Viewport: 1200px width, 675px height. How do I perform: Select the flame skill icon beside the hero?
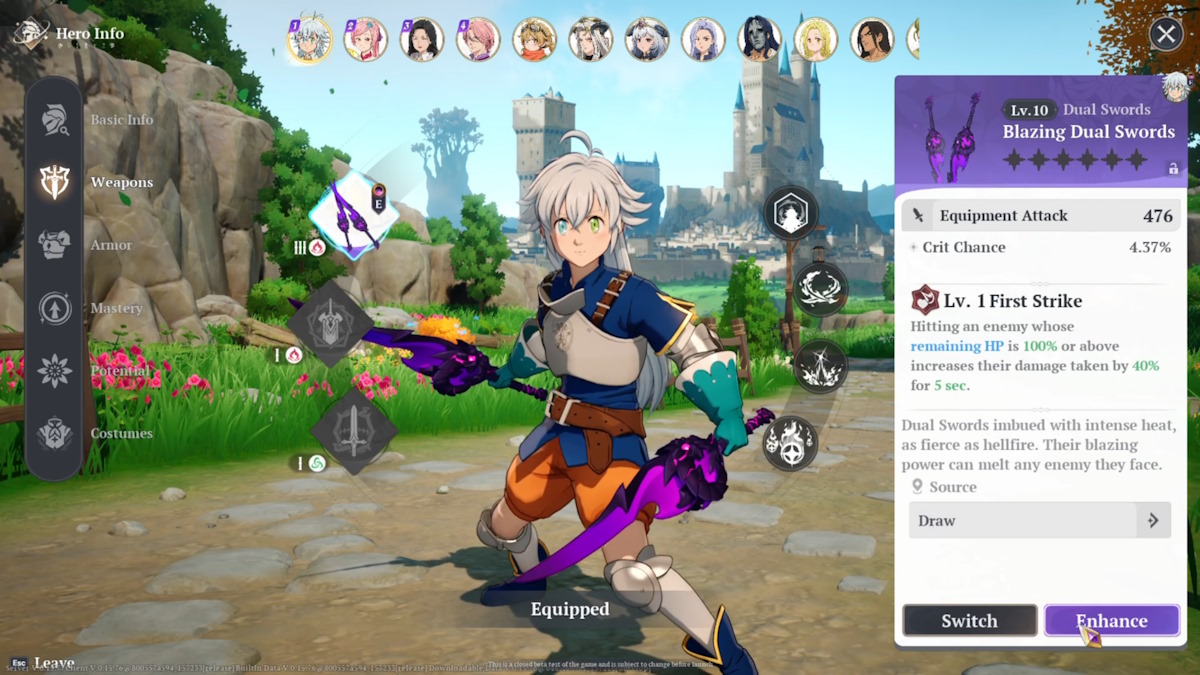pos(790,443)
